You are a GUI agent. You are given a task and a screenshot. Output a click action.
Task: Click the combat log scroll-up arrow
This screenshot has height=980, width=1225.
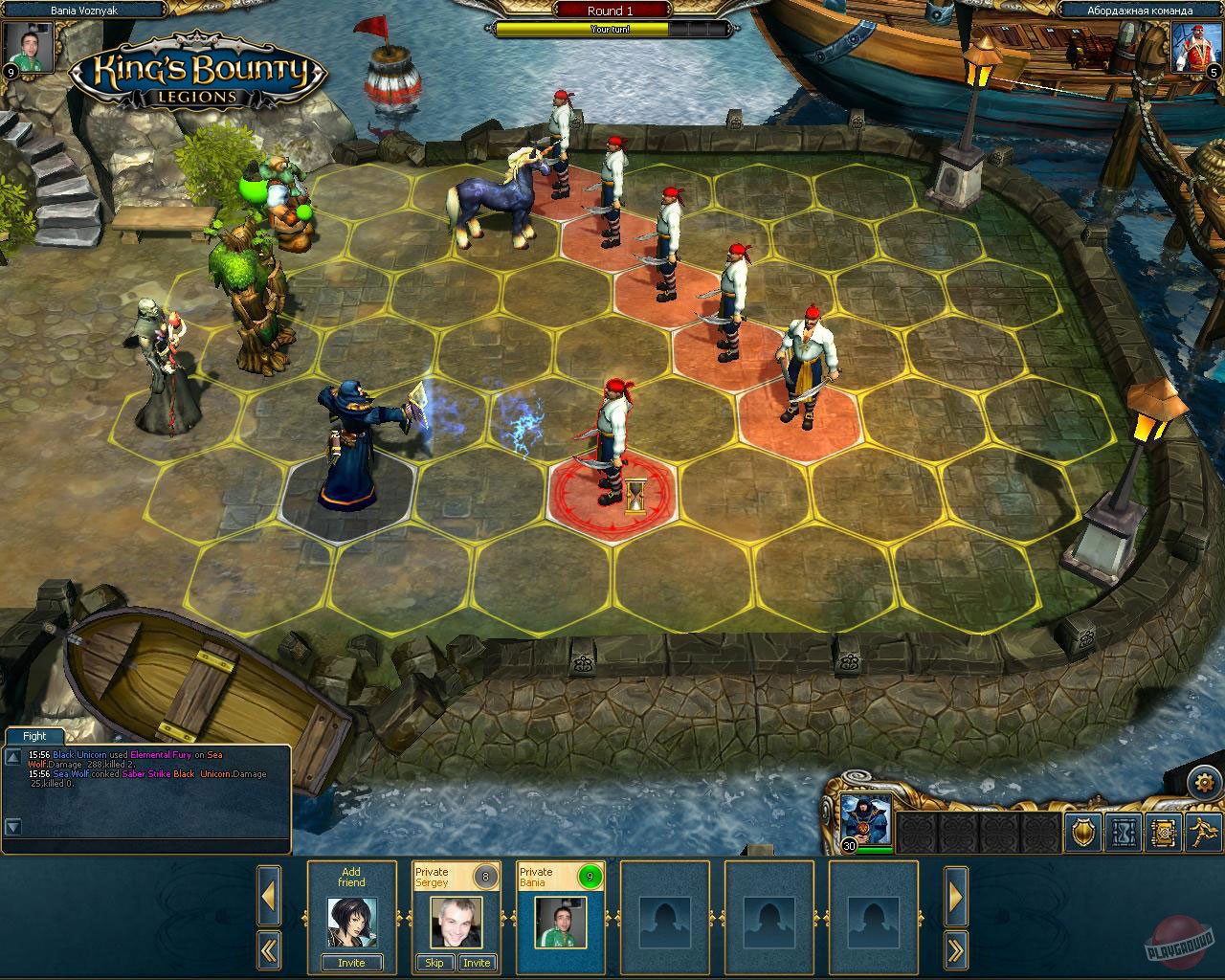click(x=12, y=755)
